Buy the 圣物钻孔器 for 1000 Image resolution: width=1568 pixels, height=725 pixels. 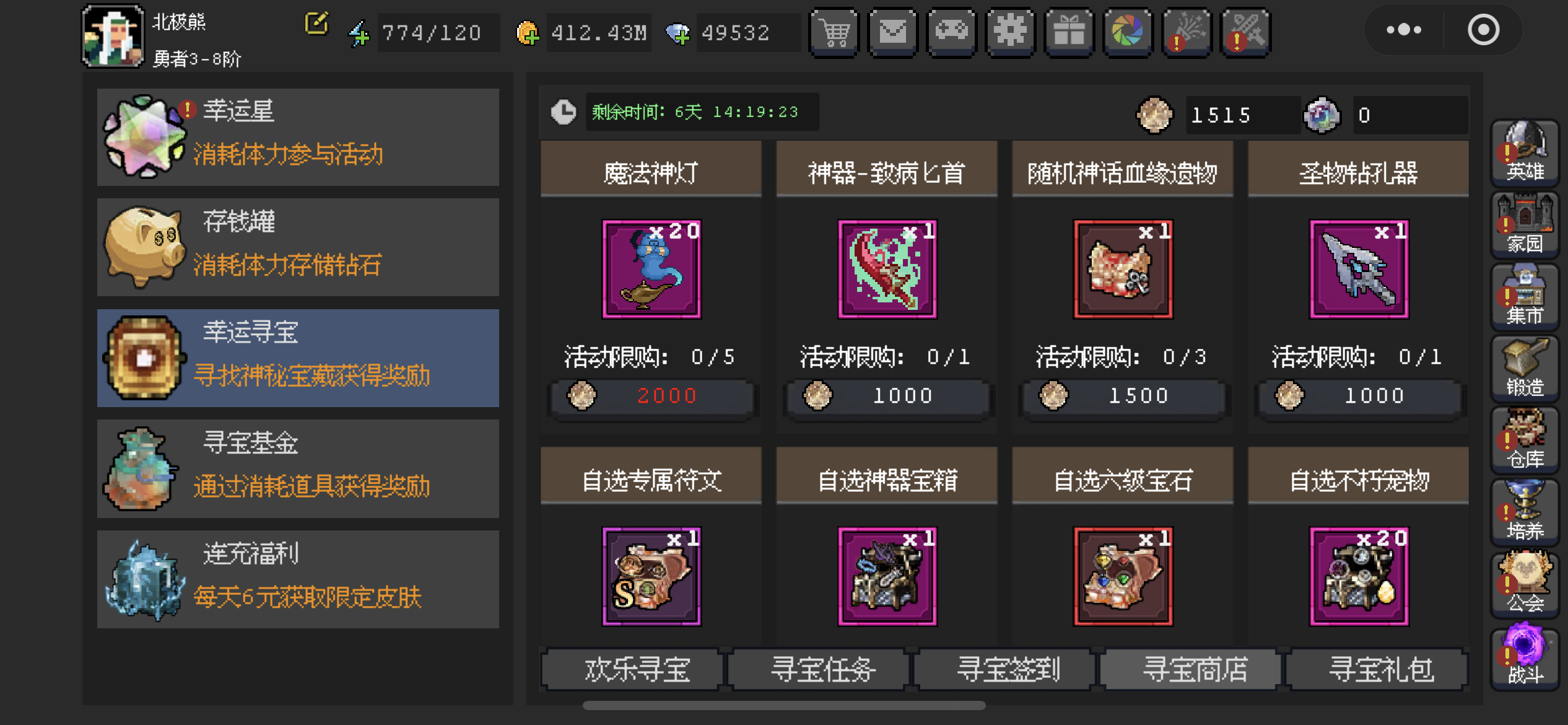point(1359,397)
